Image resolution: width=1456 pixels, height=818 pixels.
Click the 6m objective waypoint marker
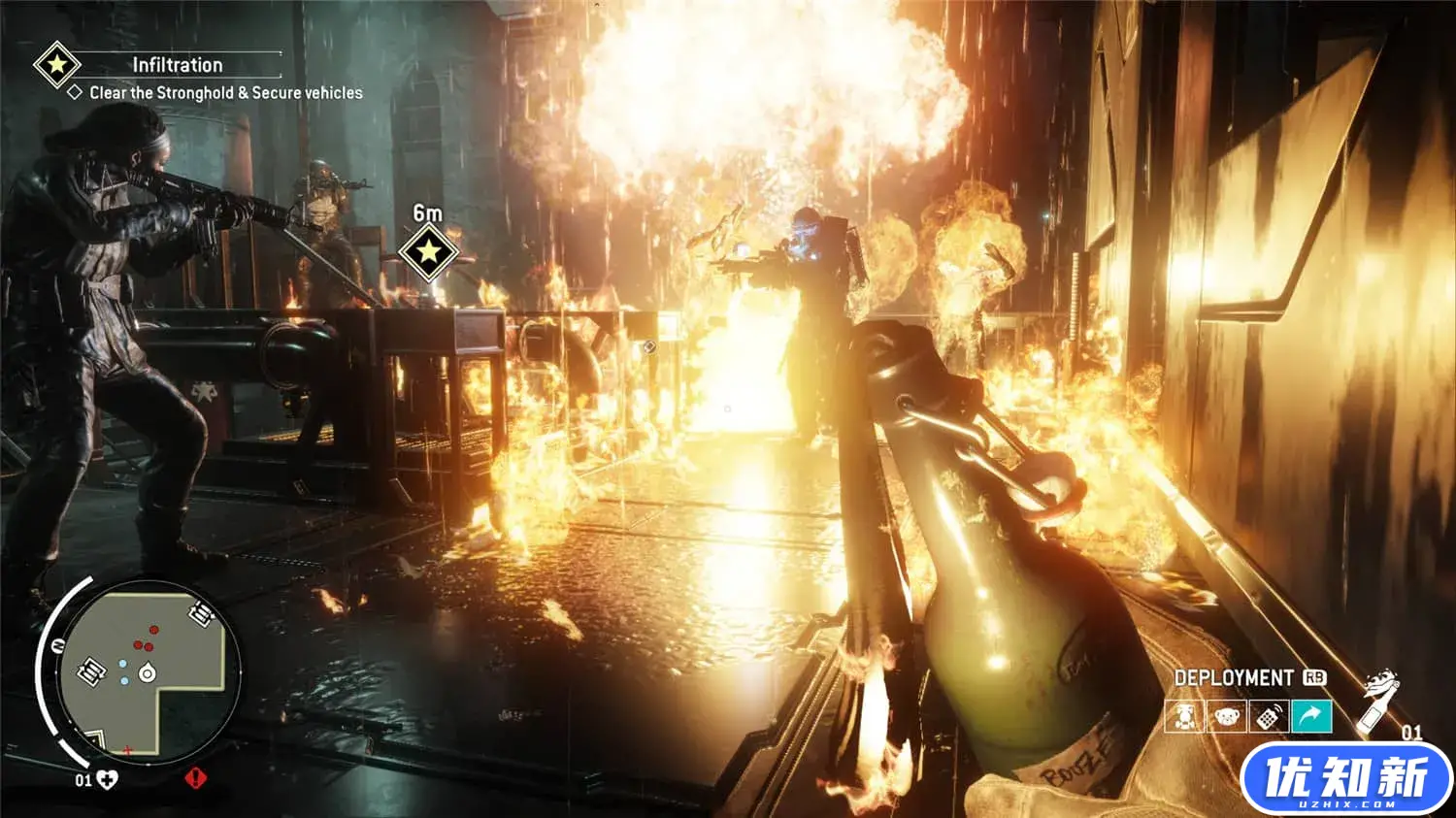[x=427, y=252]
